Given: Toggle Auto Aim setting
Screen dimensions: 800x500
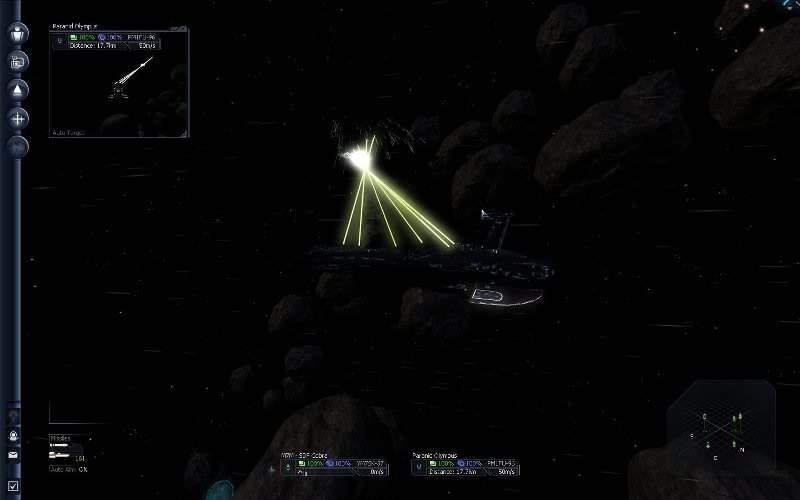Looking at the screenshot, I should coord(70,469).
